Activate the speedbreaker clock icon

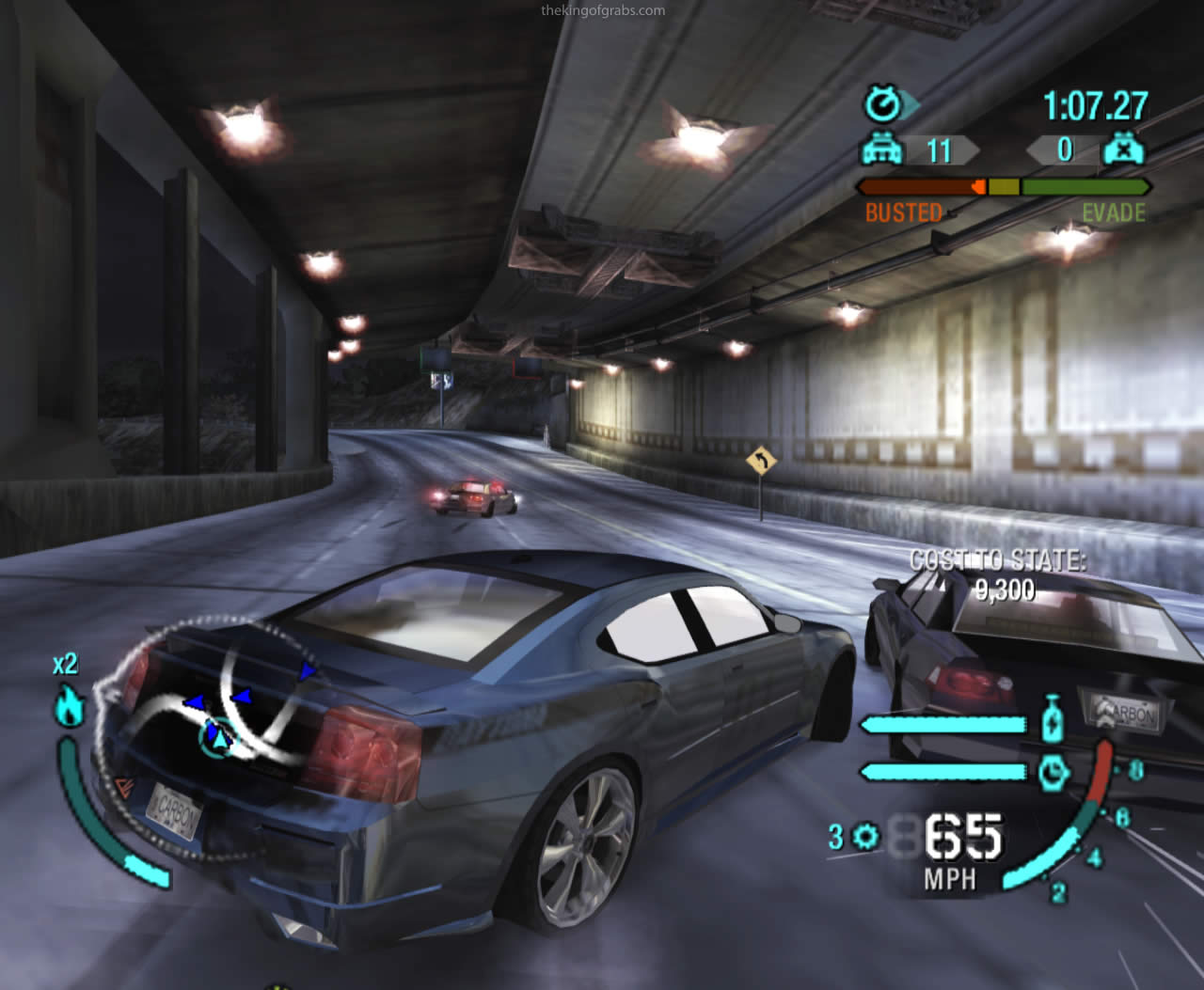(1053, 772)
